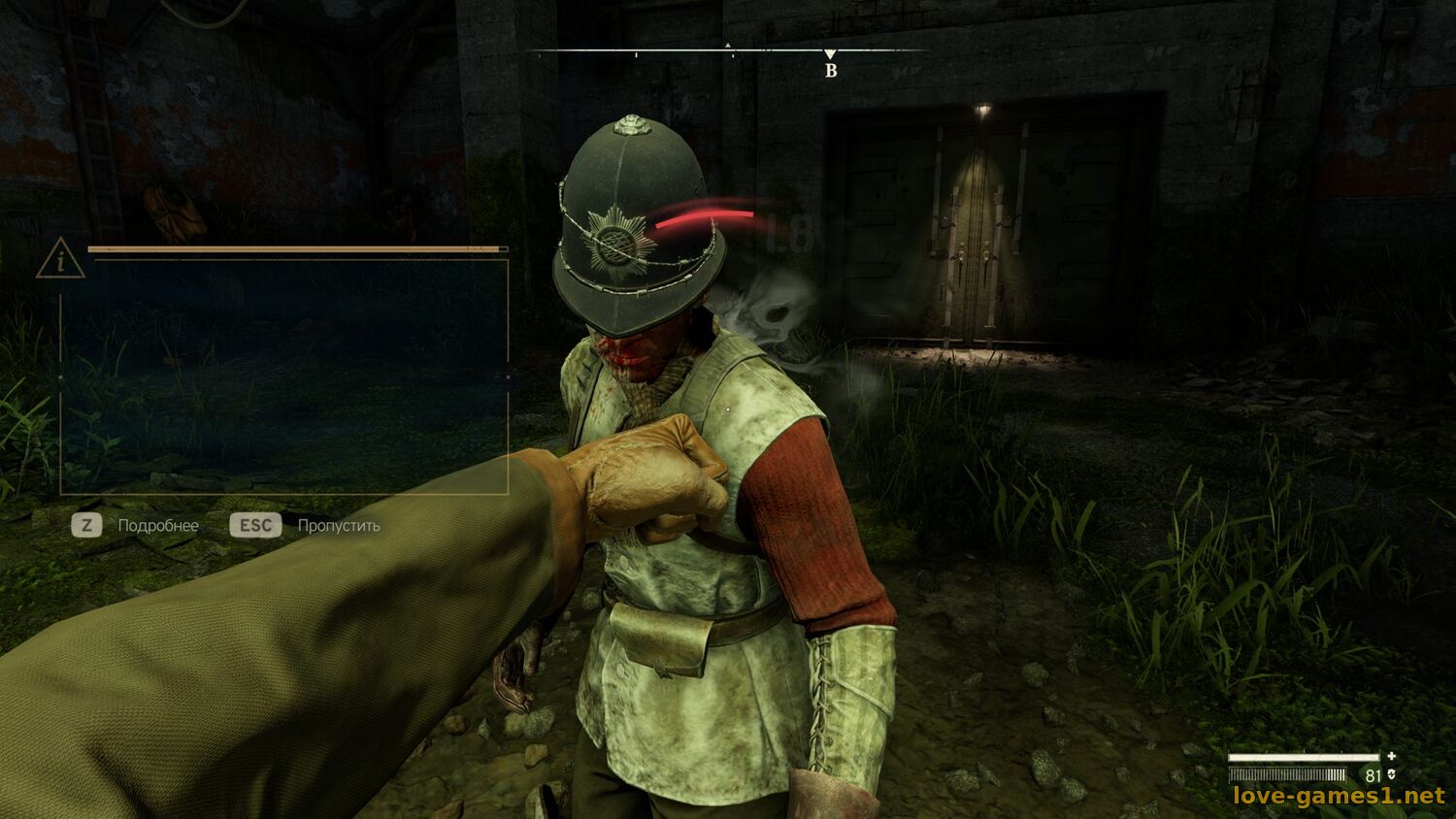
Task: Select objective marker B on the compass
Action: point(830,64)
